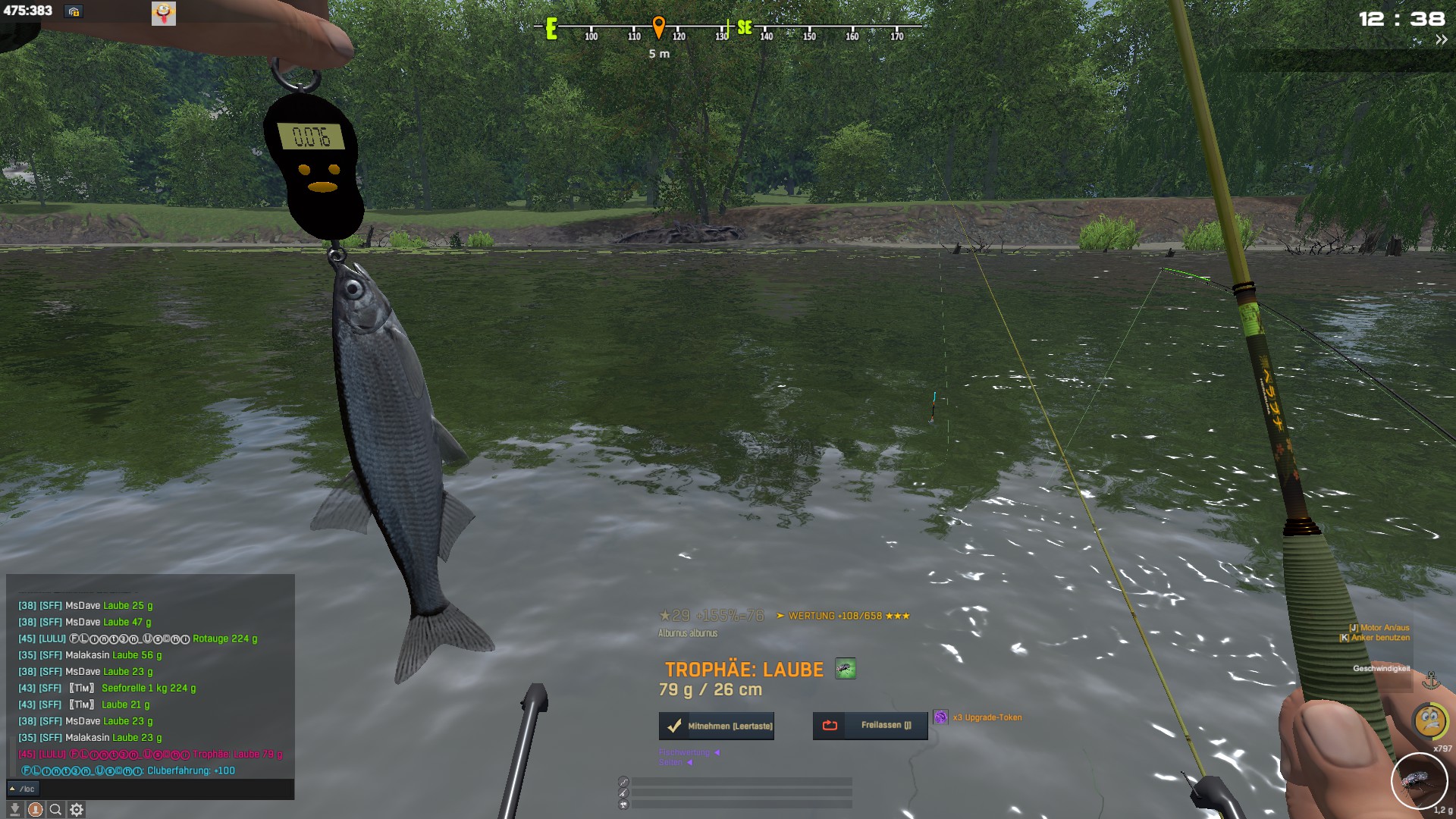Release the fish with the Freilassen button
Screen dimensions: 1456x819
pos(870,726)
